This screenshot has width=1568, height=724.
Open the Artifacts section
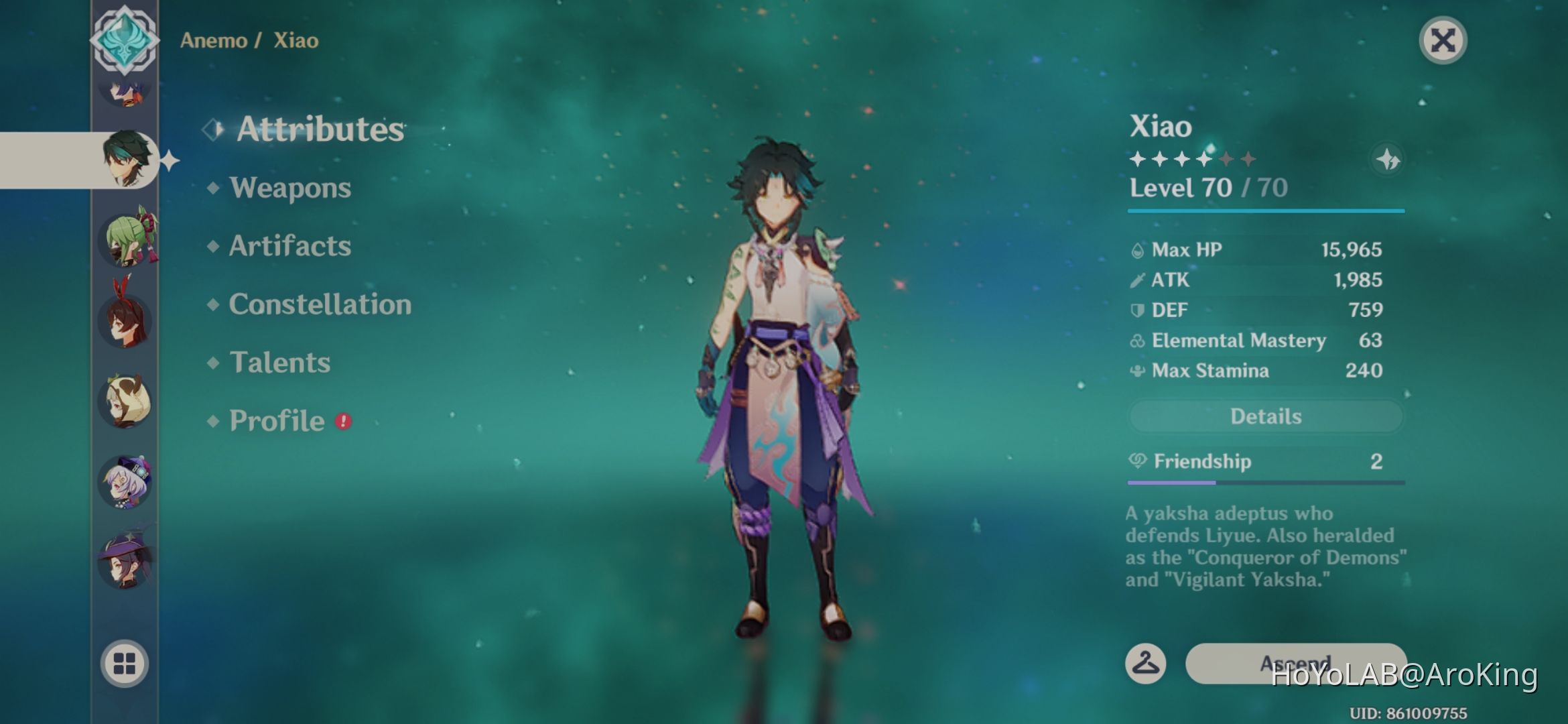[289, 246]
